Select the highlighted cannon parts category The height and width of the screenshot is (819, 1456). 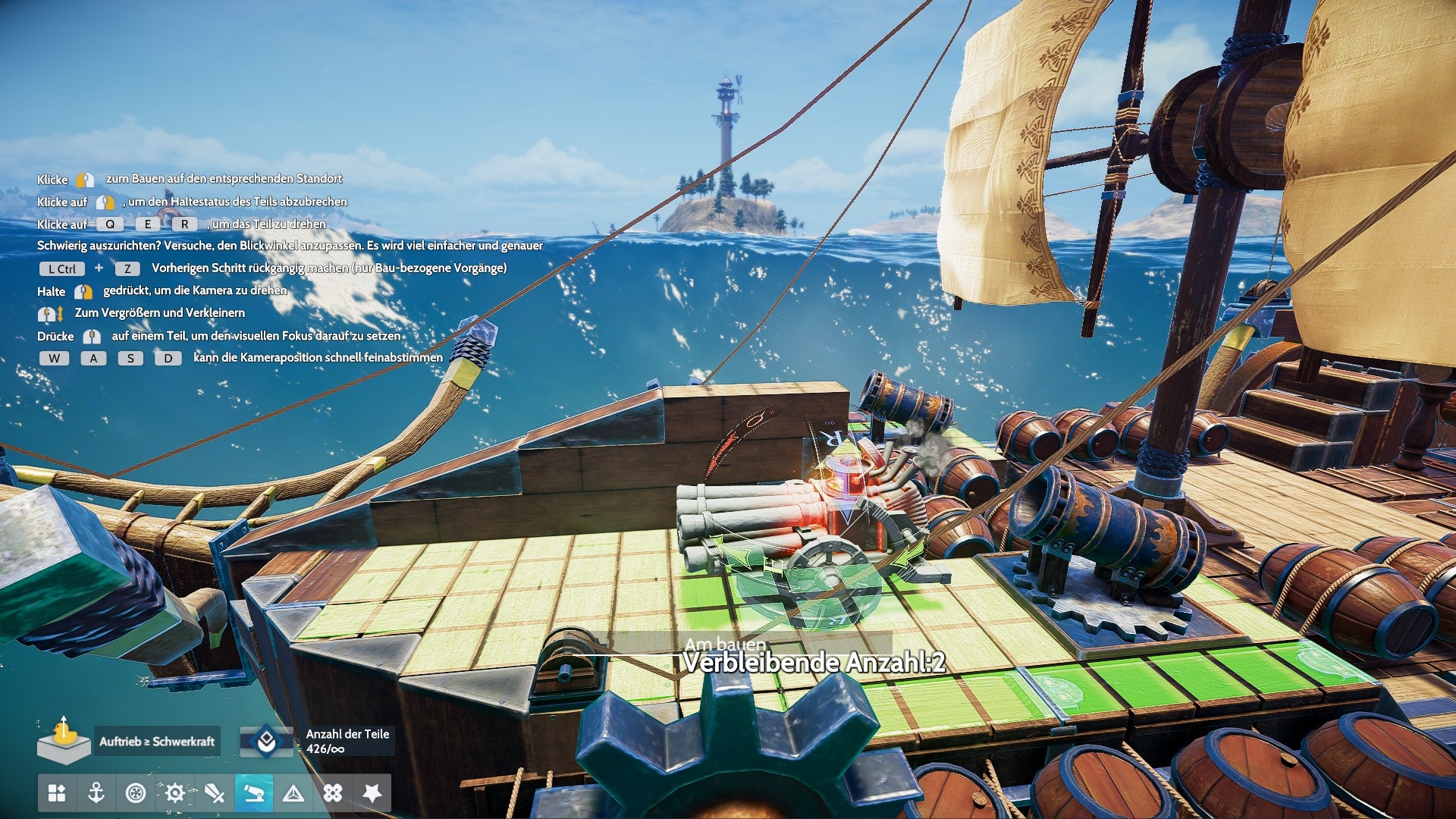pos(254,793)
